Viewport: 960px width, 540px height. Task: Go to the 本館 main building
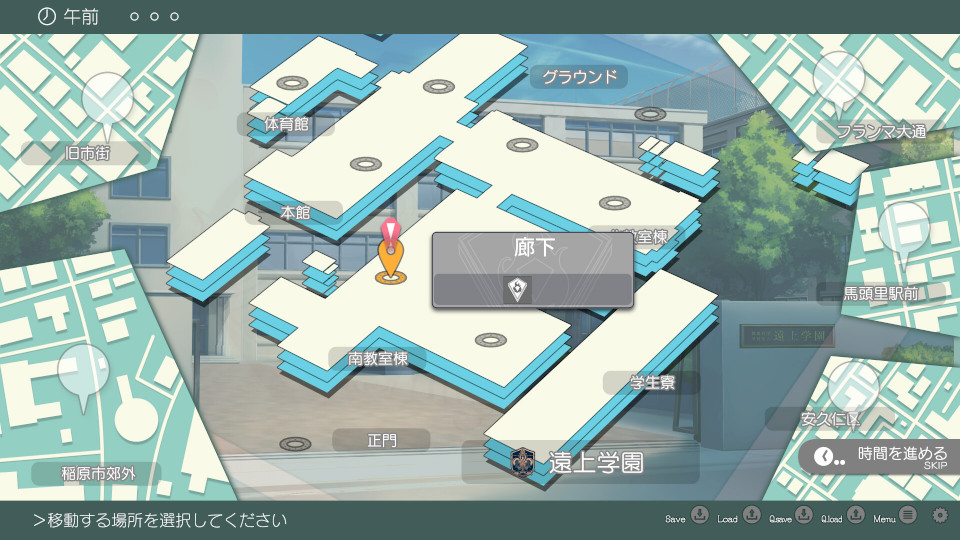point(295,212)
